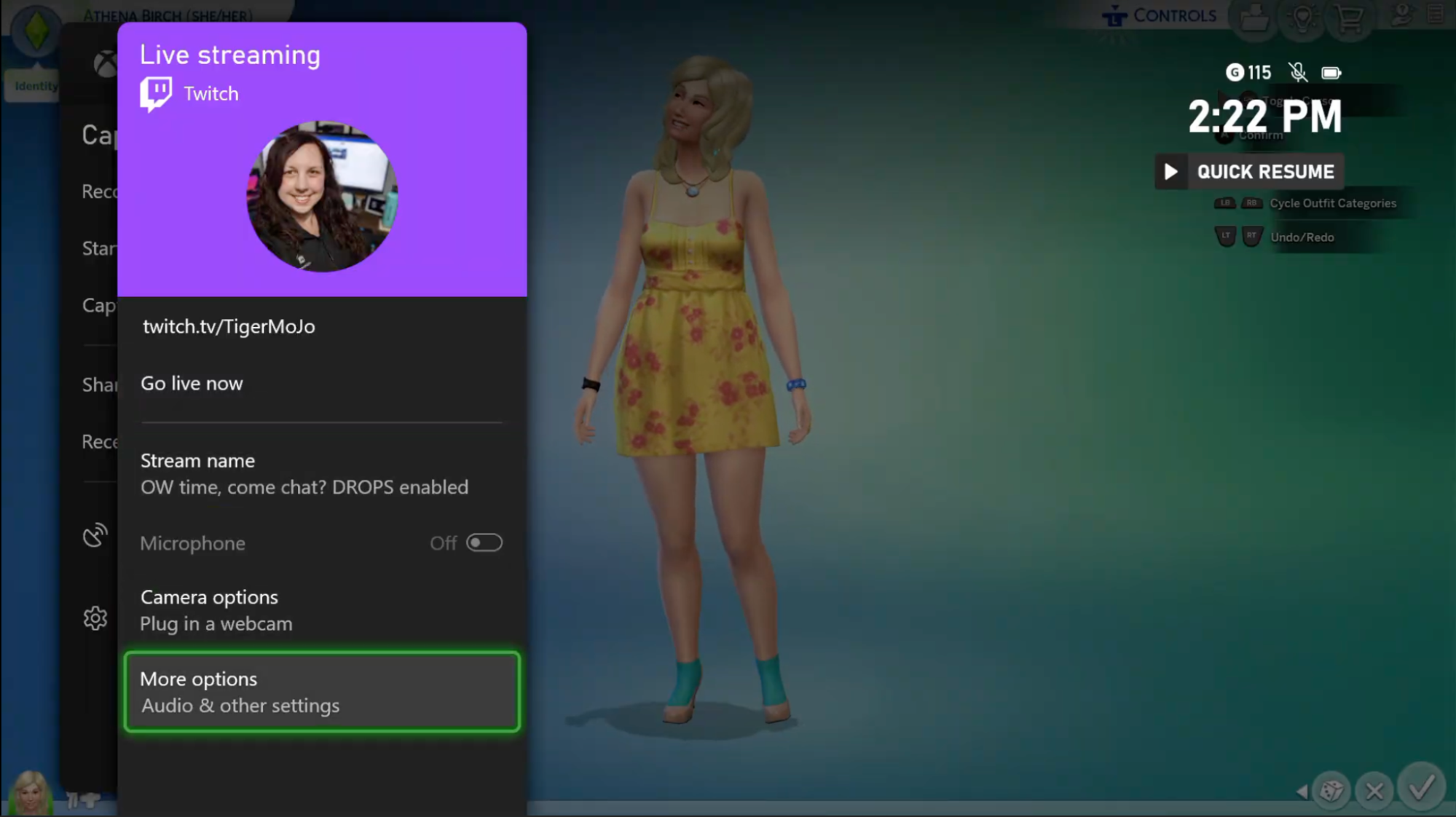1456x817 pixels.
Task: Click the randomize Sim dice icon
Action: (1331, 789)
